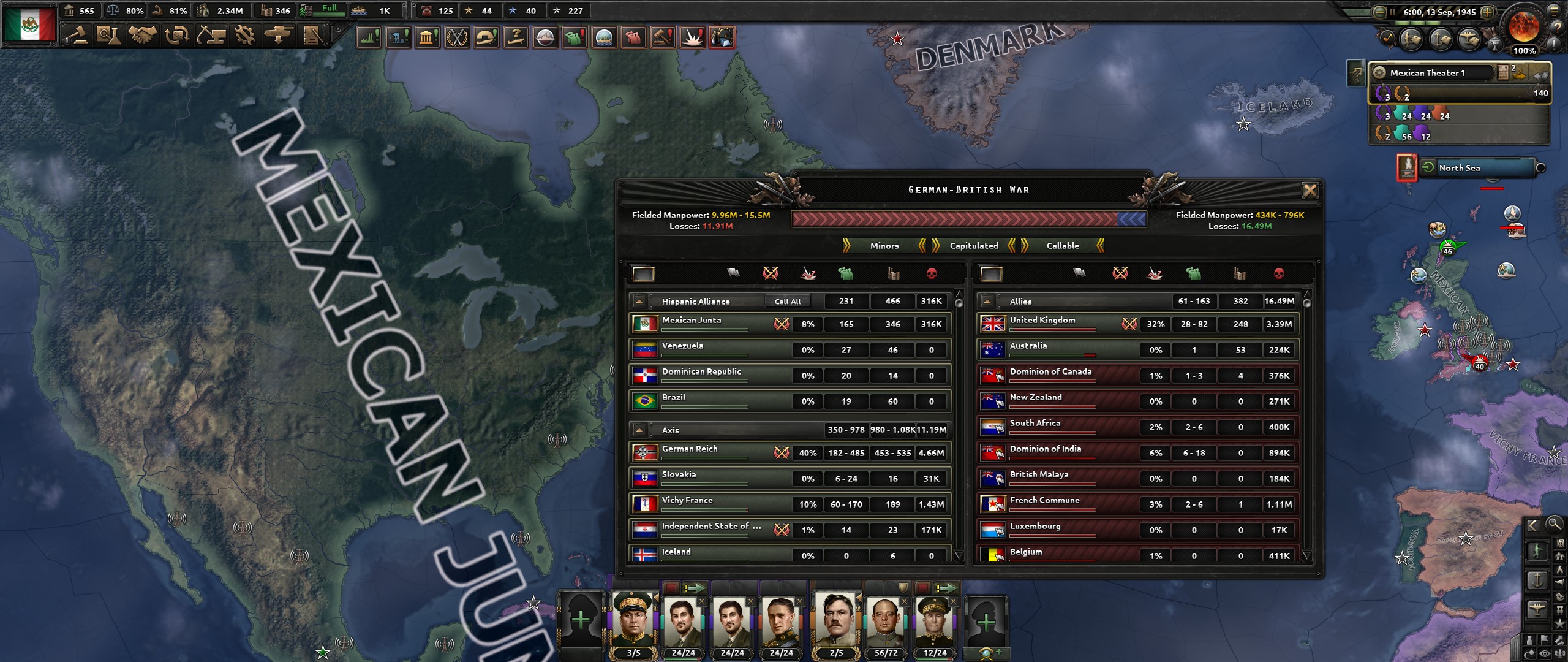
Task: Collapse the Allies faction list
Action: tap(987, 301)
